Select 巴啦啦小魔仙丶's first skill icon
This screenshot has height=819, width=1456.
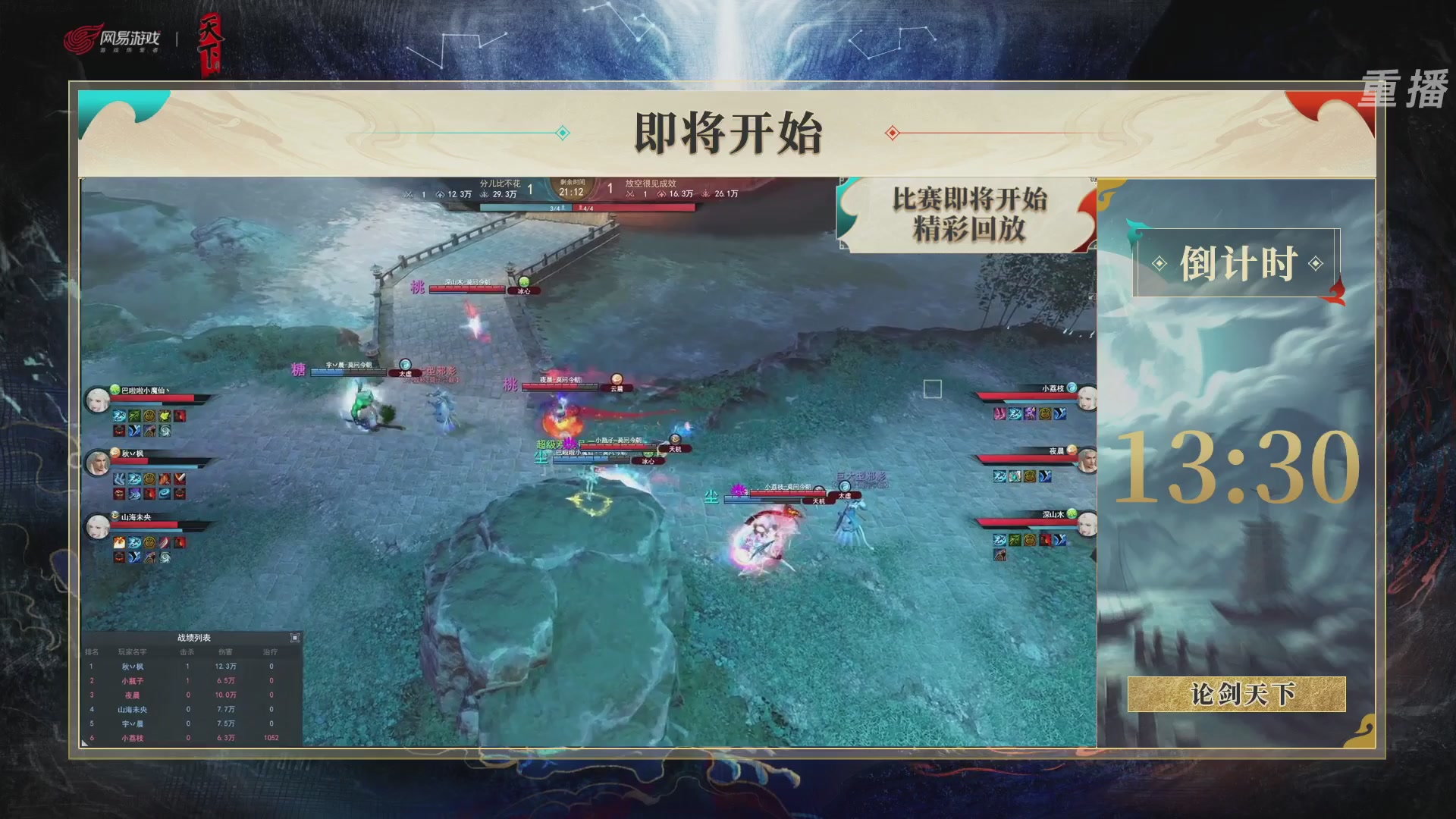118,416
